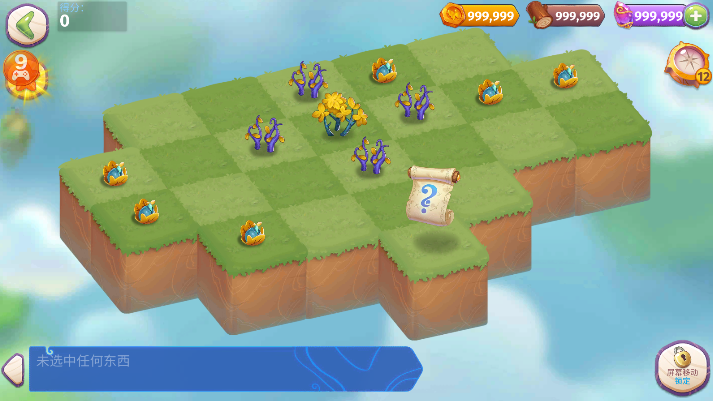The width and height of the screenshot is (713, 401).
Task: Open the compass icon with 12 badge
Action: (x=689, y=63)
